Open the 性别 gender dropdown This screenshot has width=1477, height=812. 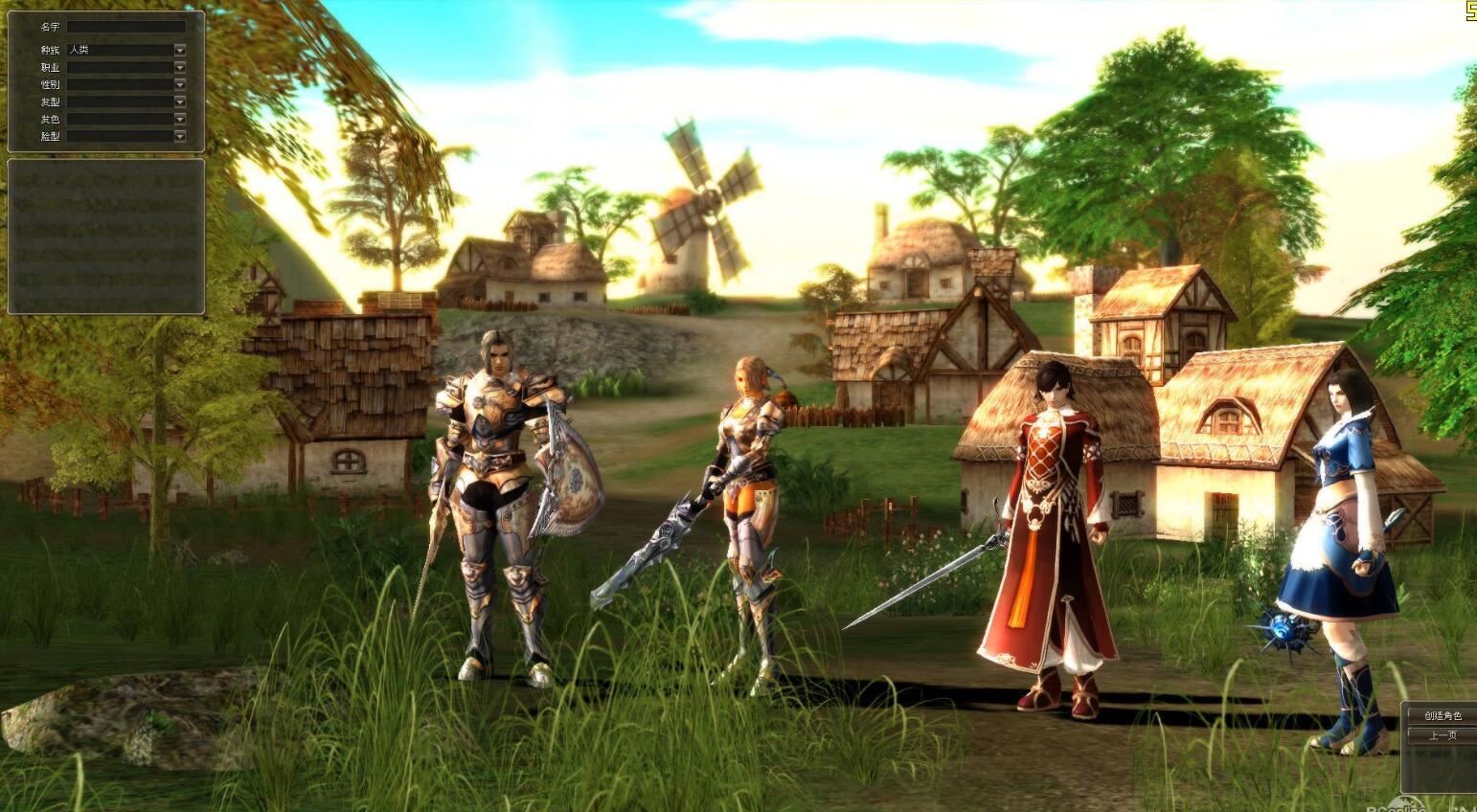[x=179, y=84]
